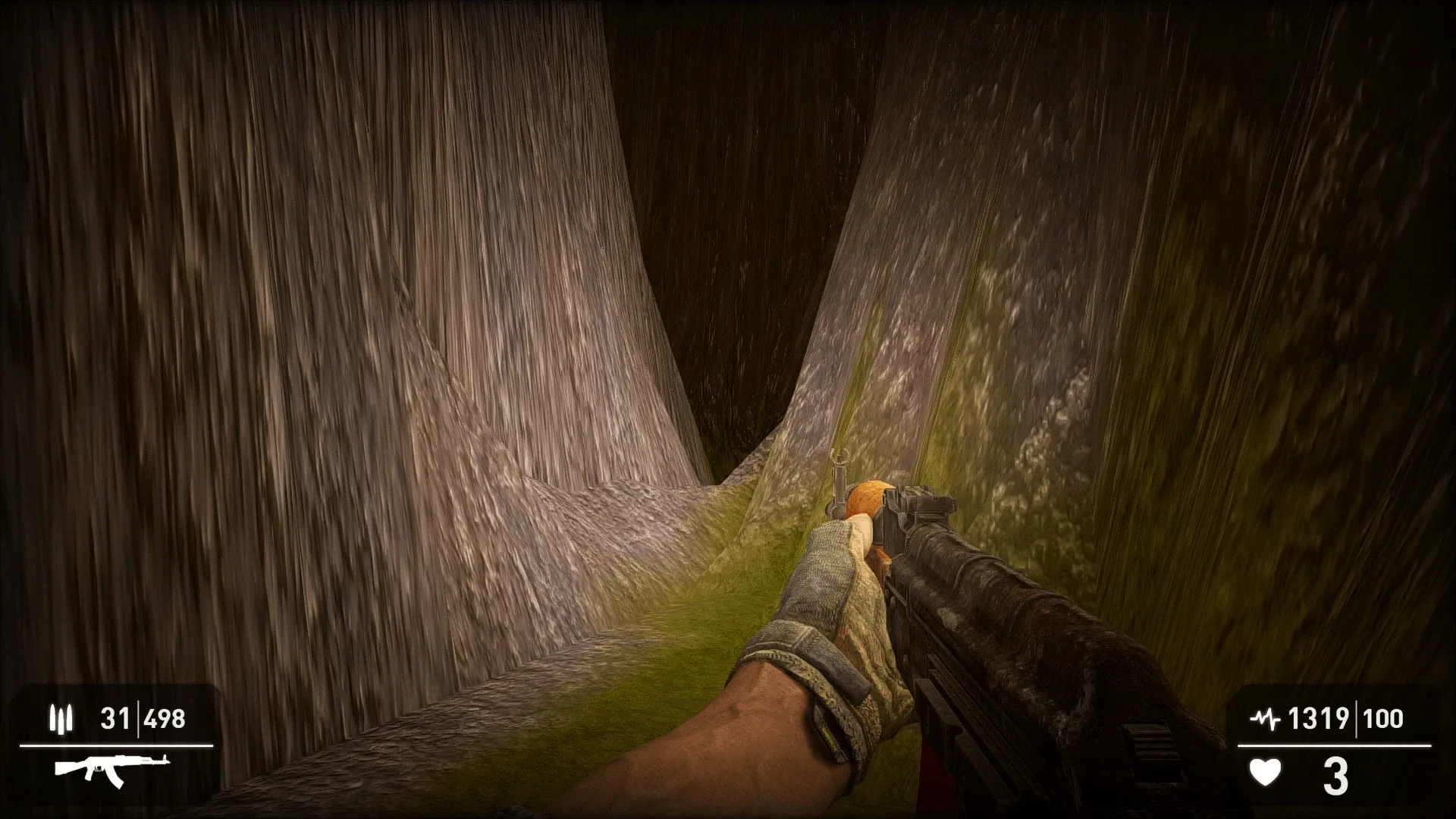Click the three-bullets ammo icon

(63, 717)
